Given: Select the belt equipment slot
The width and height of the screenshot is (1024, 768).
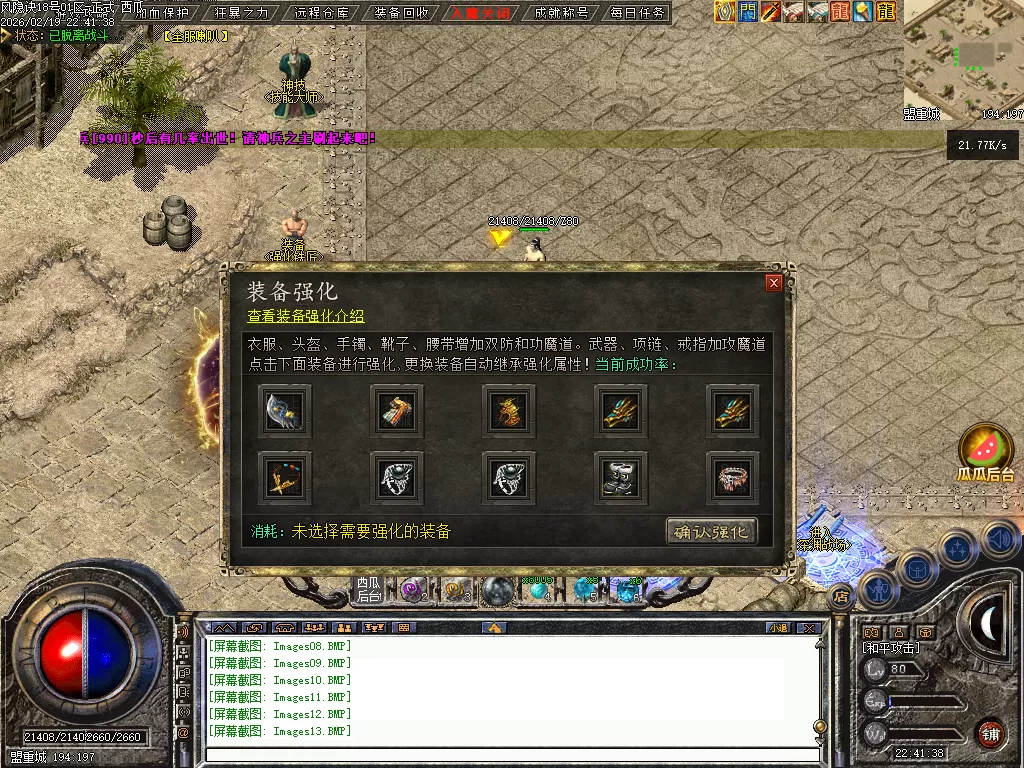Looking at the screenshot, I should [733, 477].
